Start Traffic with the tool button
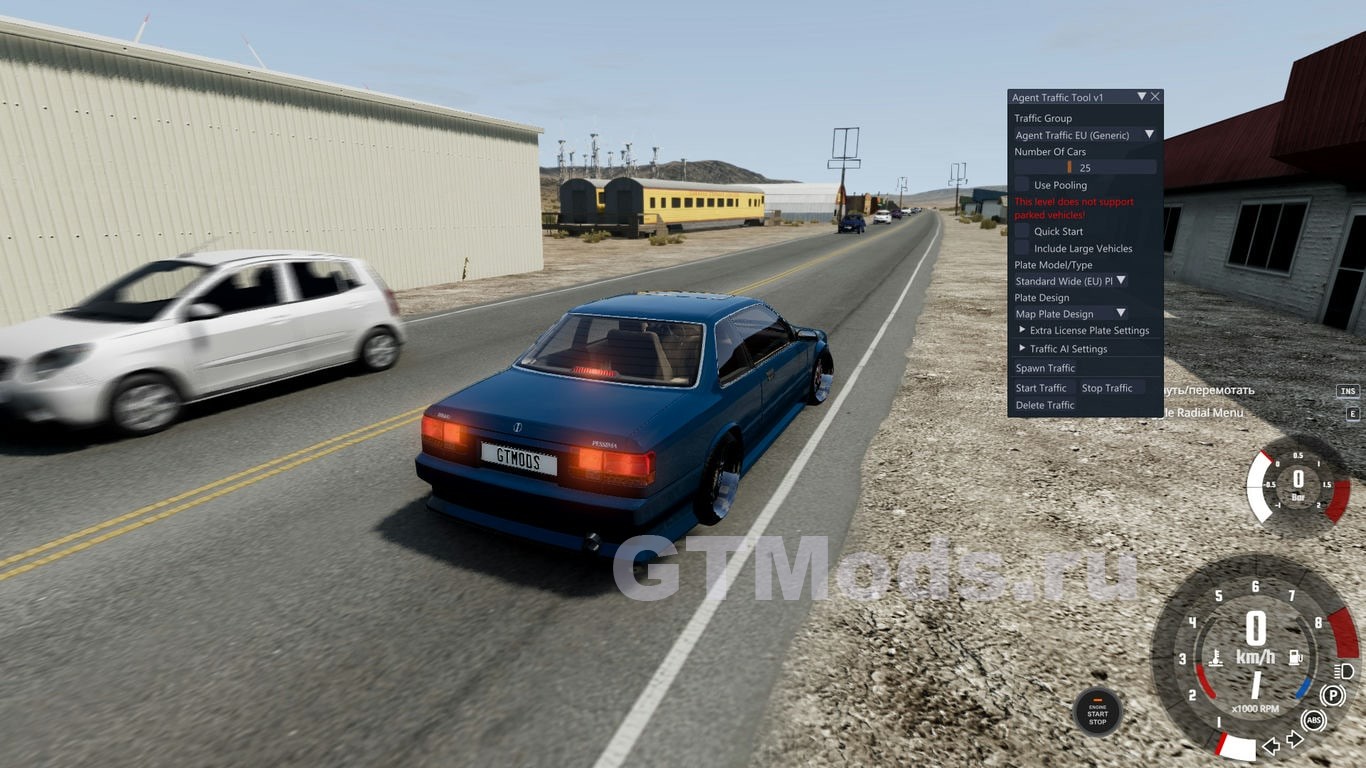This screenshot has height=768, width=1366. tap(1041, 388)
